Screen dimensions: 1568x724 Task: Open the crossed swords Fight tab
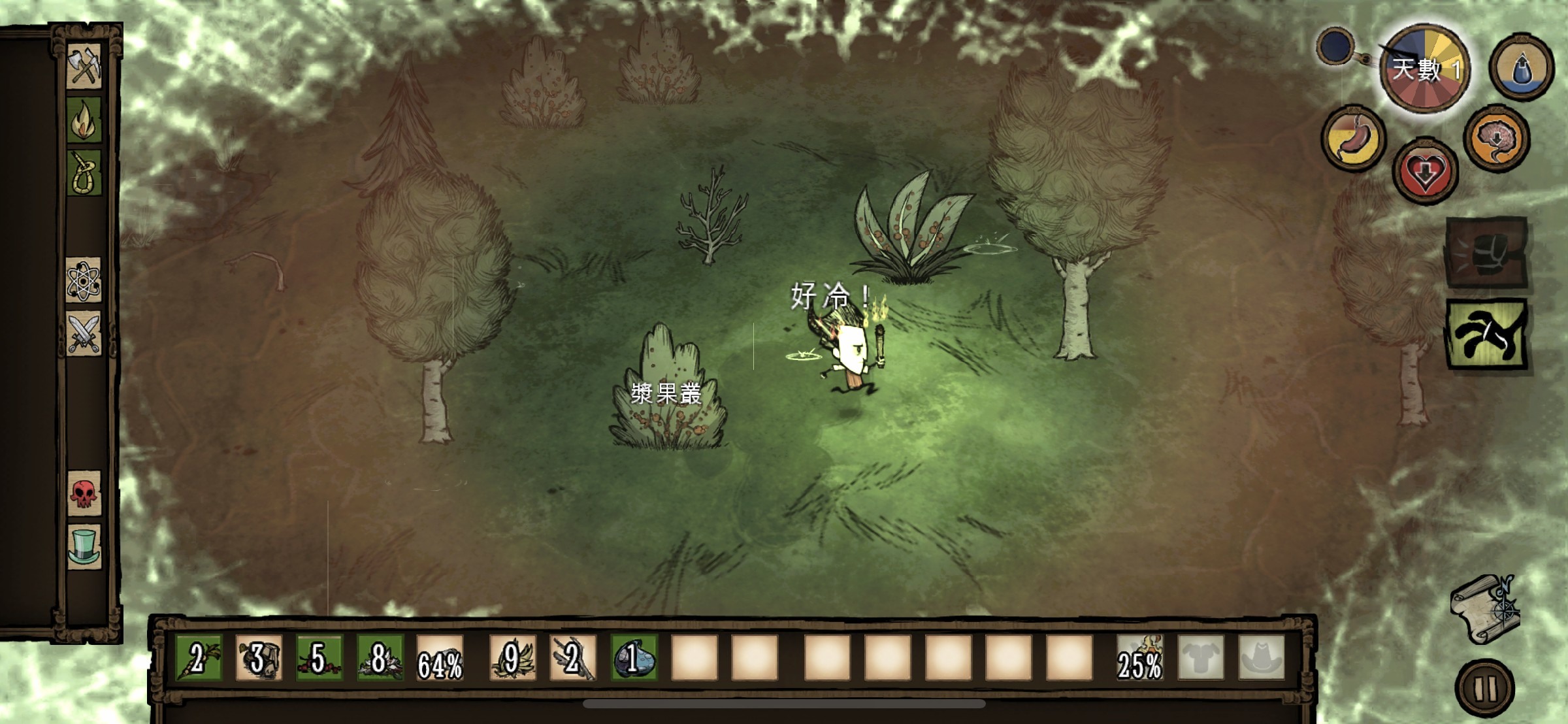(84, 334)
